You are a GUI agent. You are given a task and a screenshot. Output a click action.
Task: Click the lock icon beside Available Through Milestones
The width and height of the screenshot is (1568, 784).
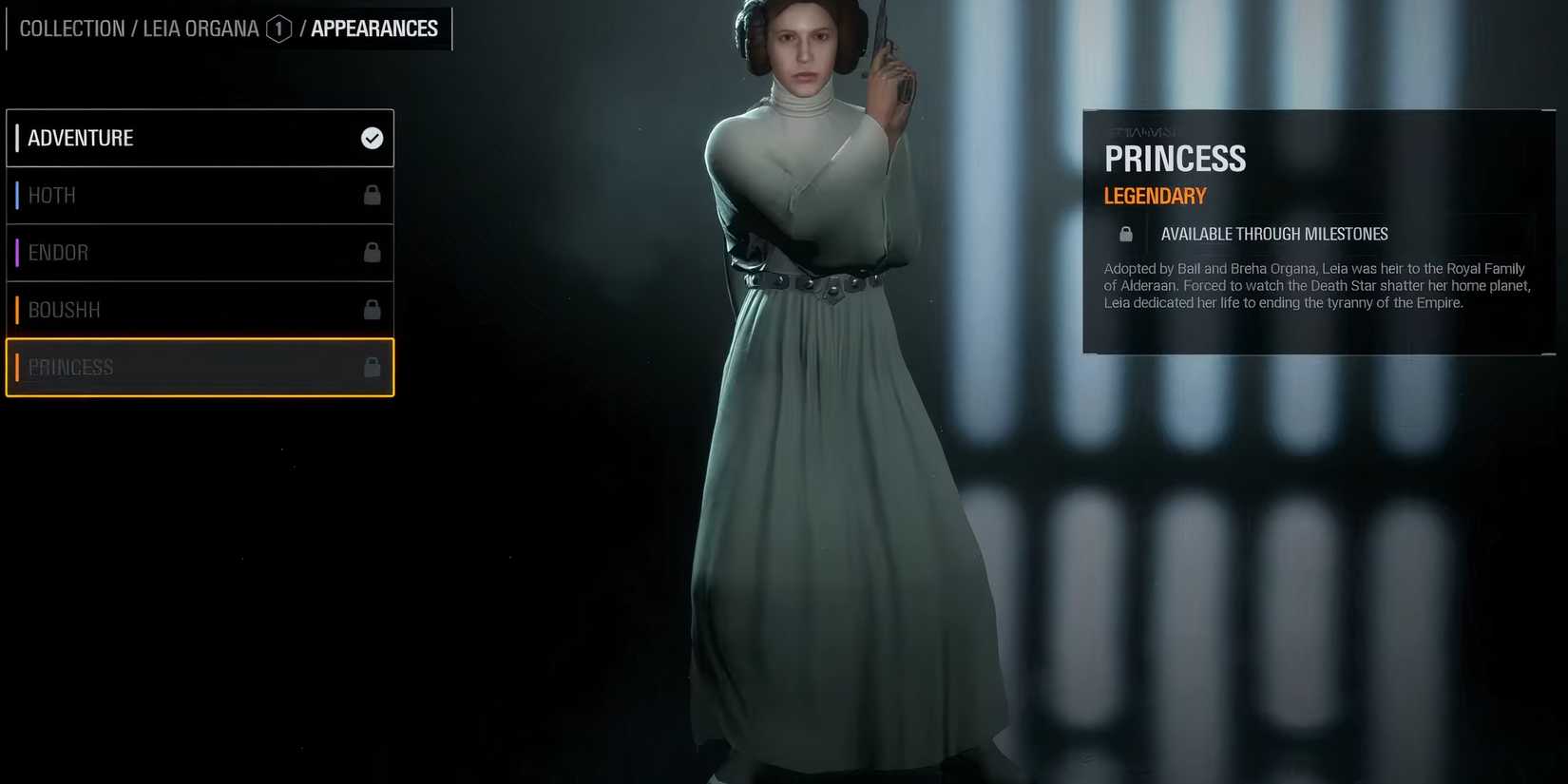[x=1125, y=233]
